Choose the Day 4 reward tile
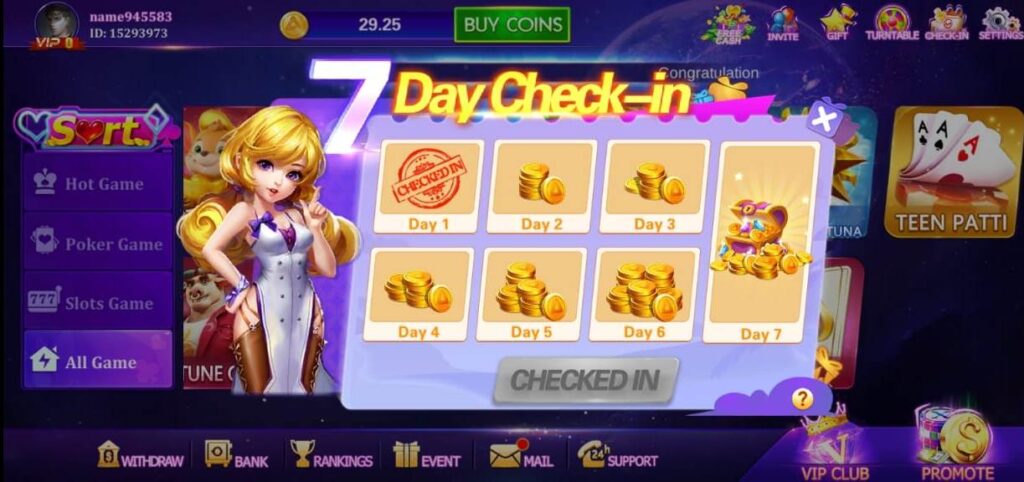This screenshot has height=482, width=1024. pyautogui.click(x=422, y=295)
